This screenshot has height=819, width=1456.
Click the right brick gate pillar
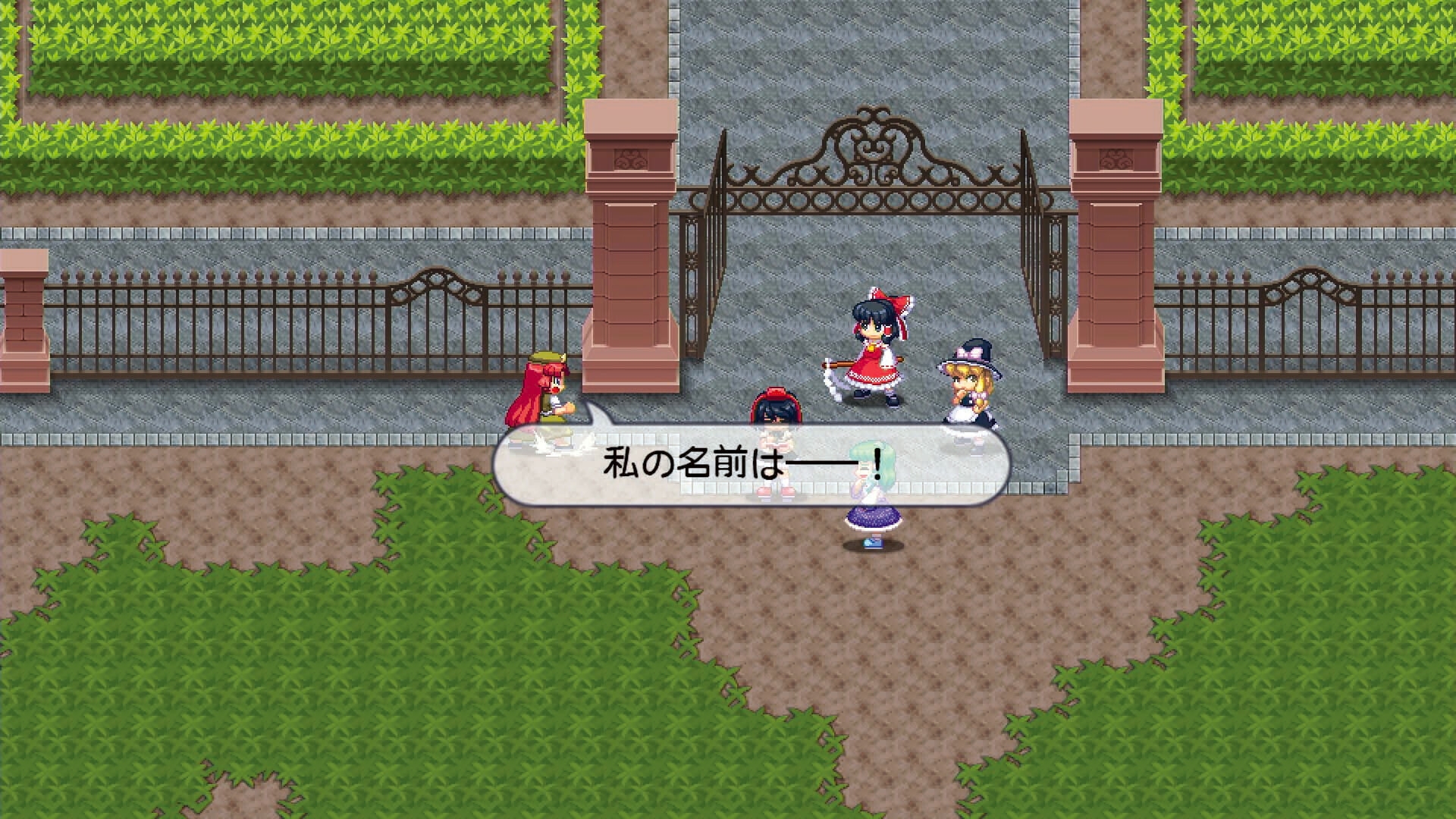click(x=1115, y=265)
